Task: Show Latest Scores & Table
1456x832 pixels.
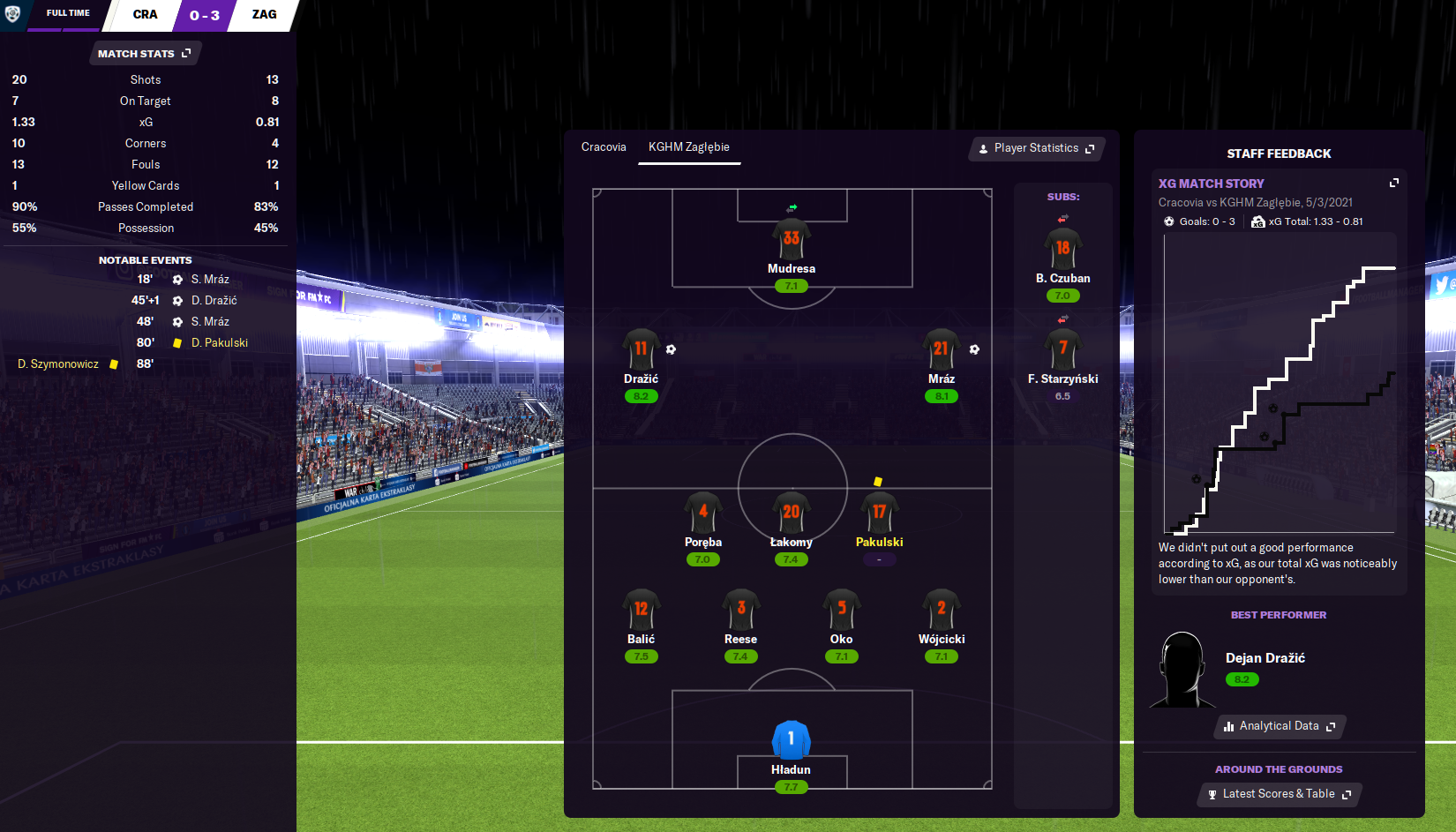Action: point(1280,794)
